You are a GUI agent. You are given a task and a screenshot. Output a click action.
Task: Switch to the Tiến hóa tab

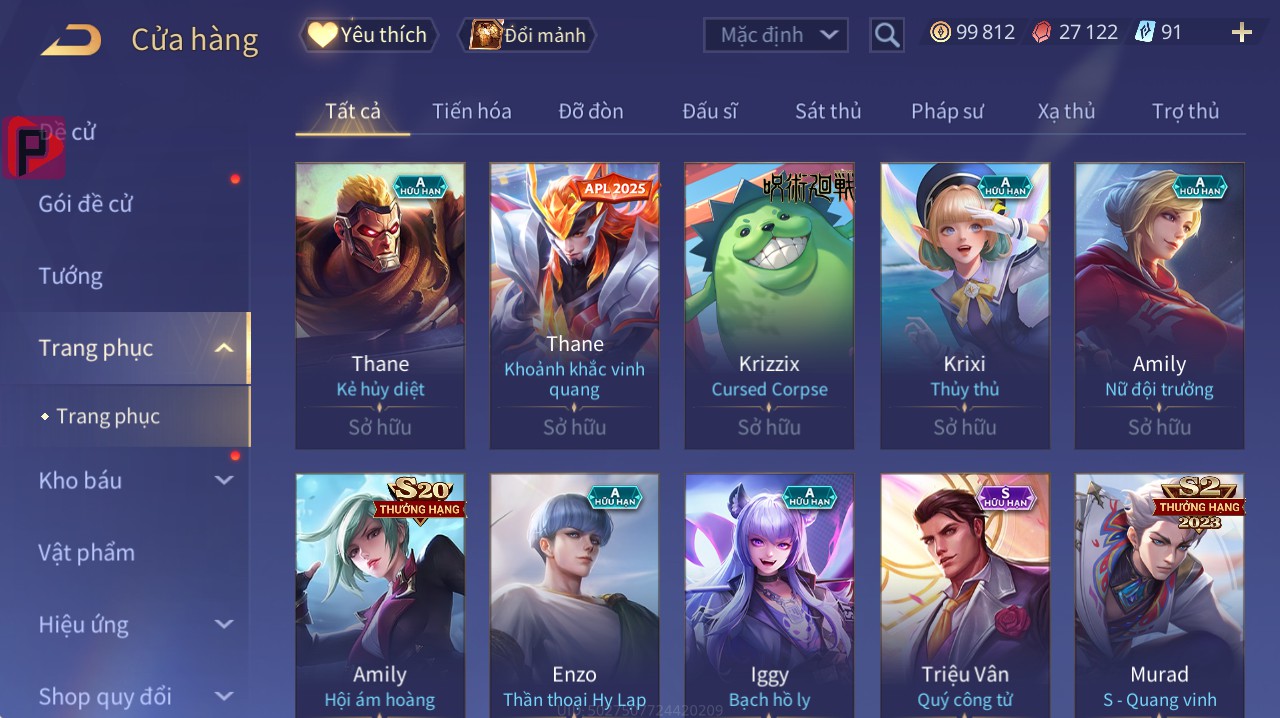471,111
